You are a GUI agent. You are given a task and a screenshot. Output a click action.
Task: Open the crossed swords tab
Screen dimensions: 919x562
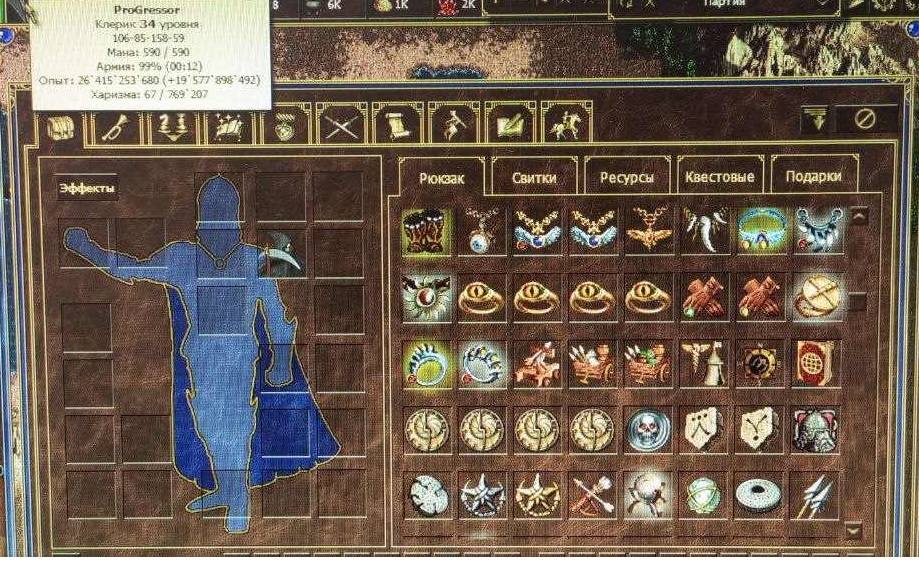[x=342, y=125]
